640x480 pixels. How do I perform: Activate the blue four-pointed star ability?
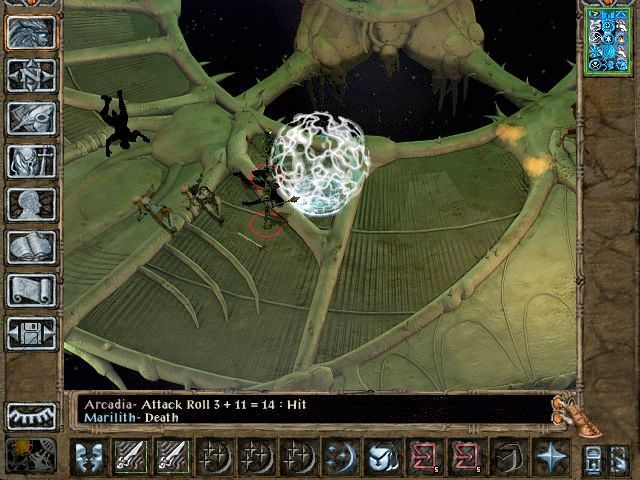(x=551, y=457)
